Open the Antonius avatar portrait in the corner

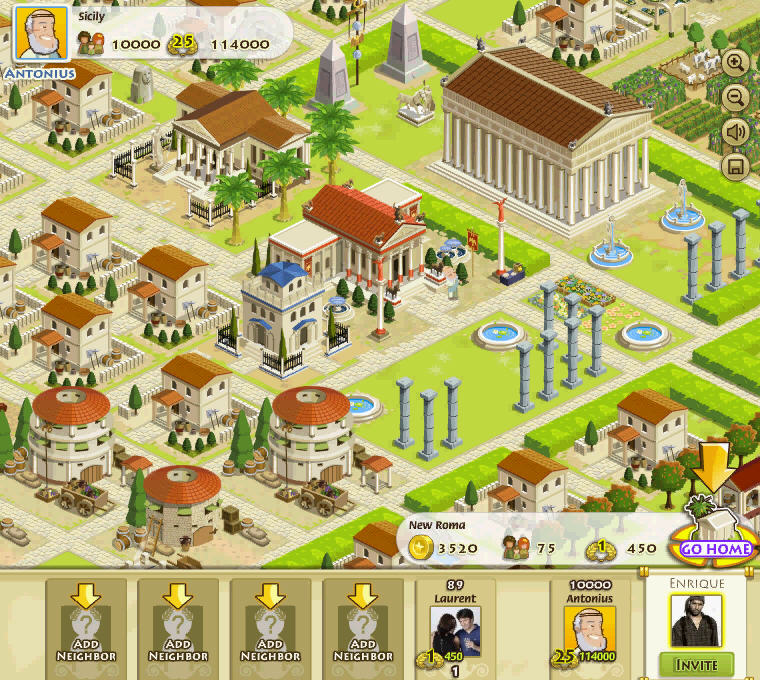[39, 36]
